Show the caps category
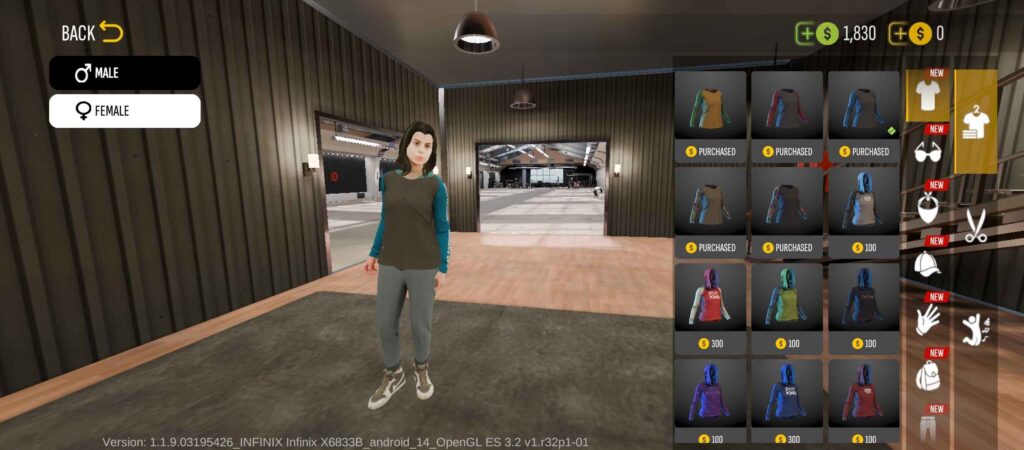The width and height of the screenshot is (1024, 450). point(929,264)
